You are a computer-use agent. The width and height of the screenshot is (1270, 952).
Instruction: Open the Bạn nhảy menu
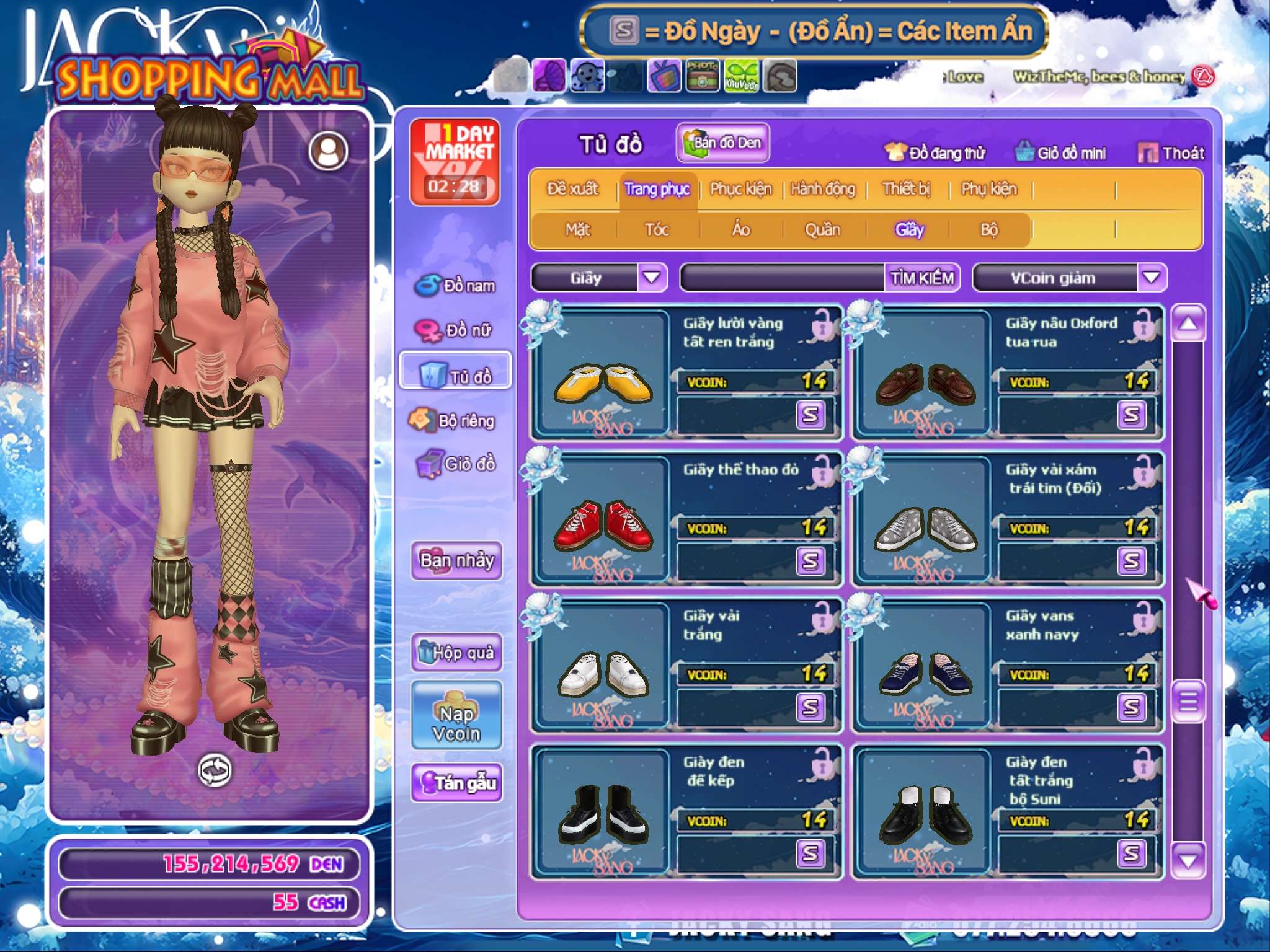pyautogui.click(x=456, y=560)
